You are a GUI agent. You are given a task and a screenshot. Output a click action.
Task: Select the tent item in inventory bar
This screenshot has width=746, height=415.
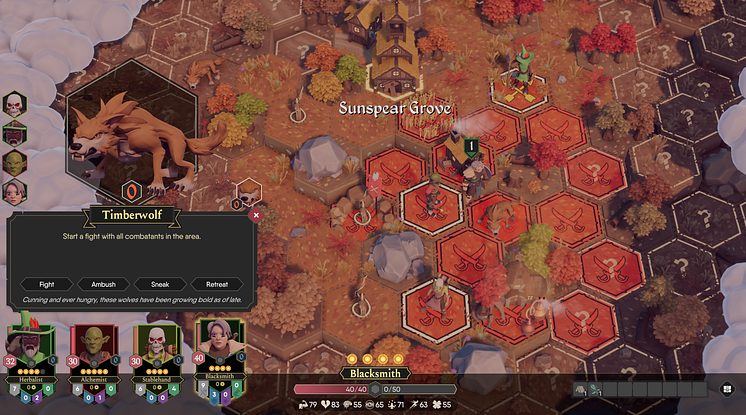(x=581, y=389)
